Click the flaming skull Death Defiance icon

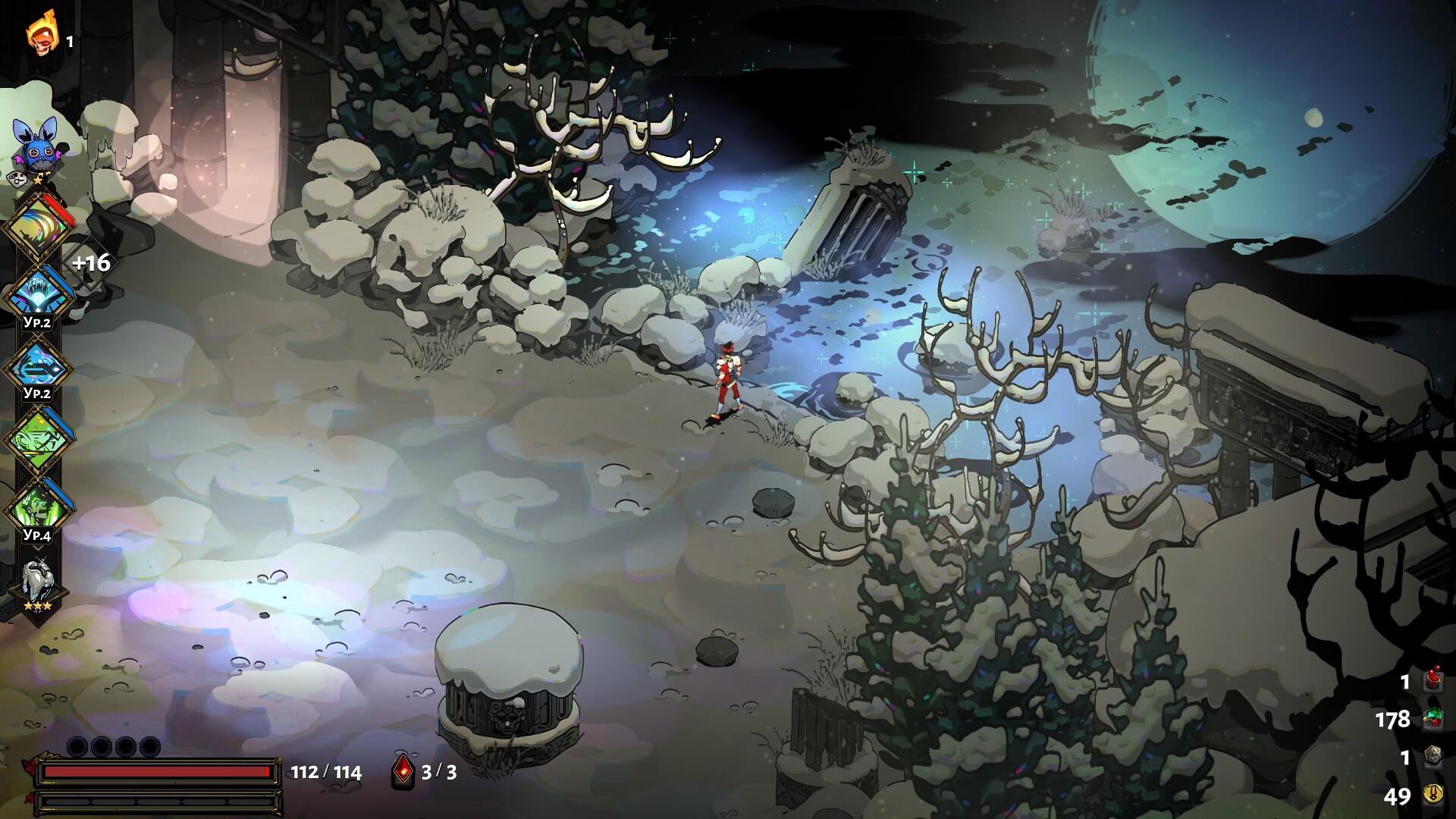(x=42, y=34)
